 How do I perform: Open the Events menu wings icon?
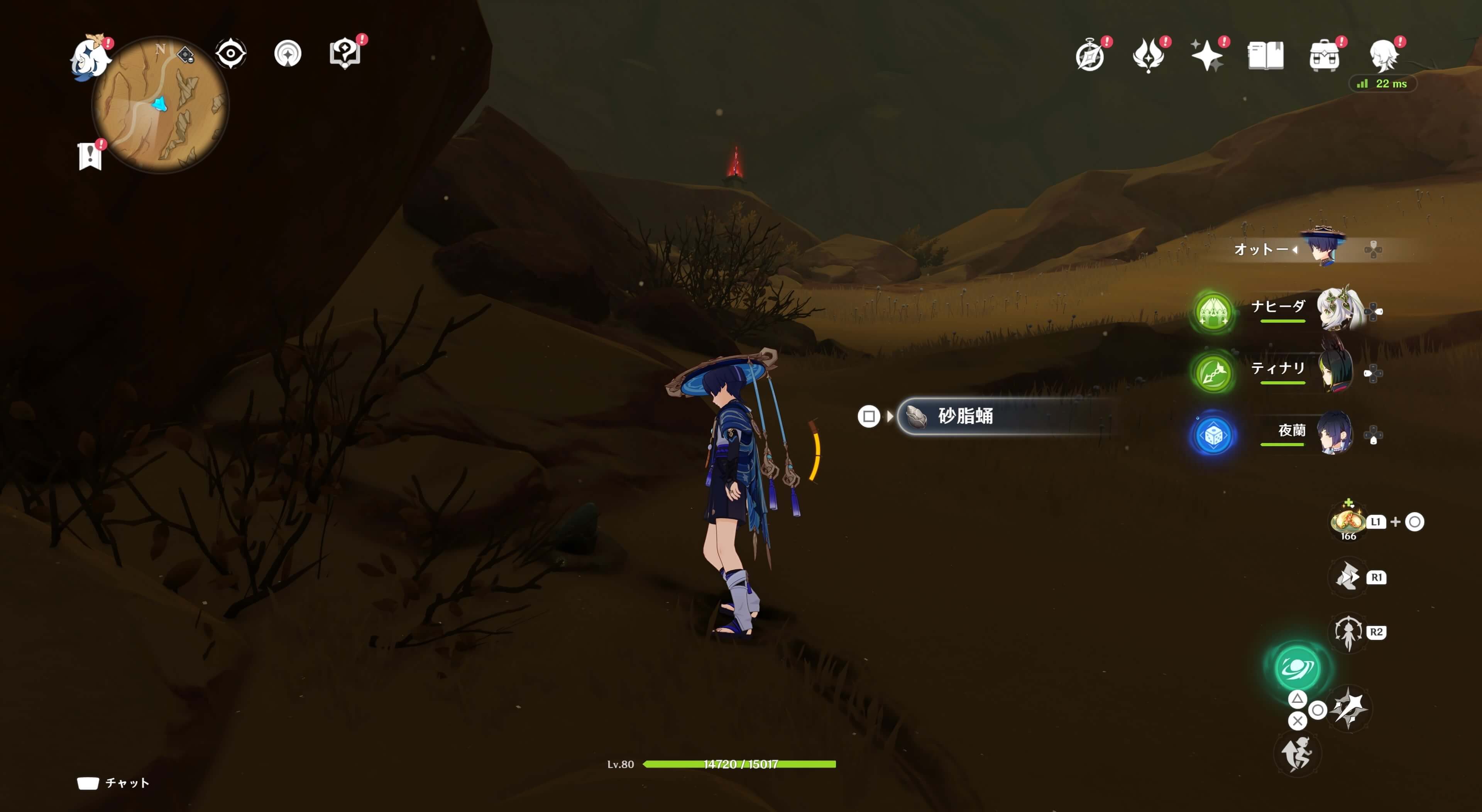coord(1149,55)
